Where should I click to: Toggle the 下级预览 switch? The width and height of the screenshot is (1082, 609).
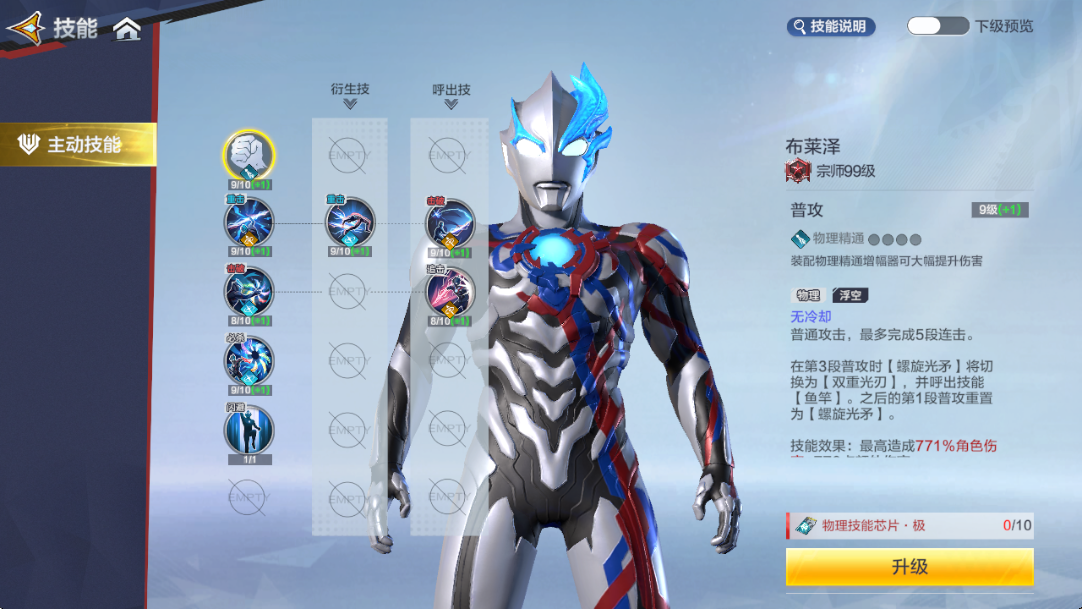click(x=937, y=26)
